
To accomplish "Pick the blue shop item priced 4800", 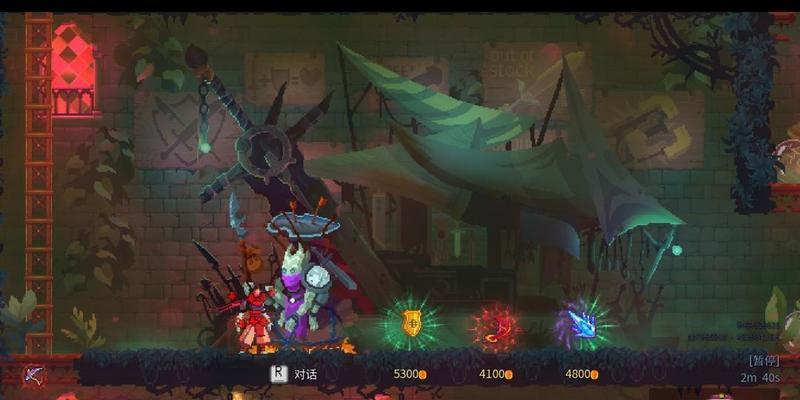I will tap(581, 323).
